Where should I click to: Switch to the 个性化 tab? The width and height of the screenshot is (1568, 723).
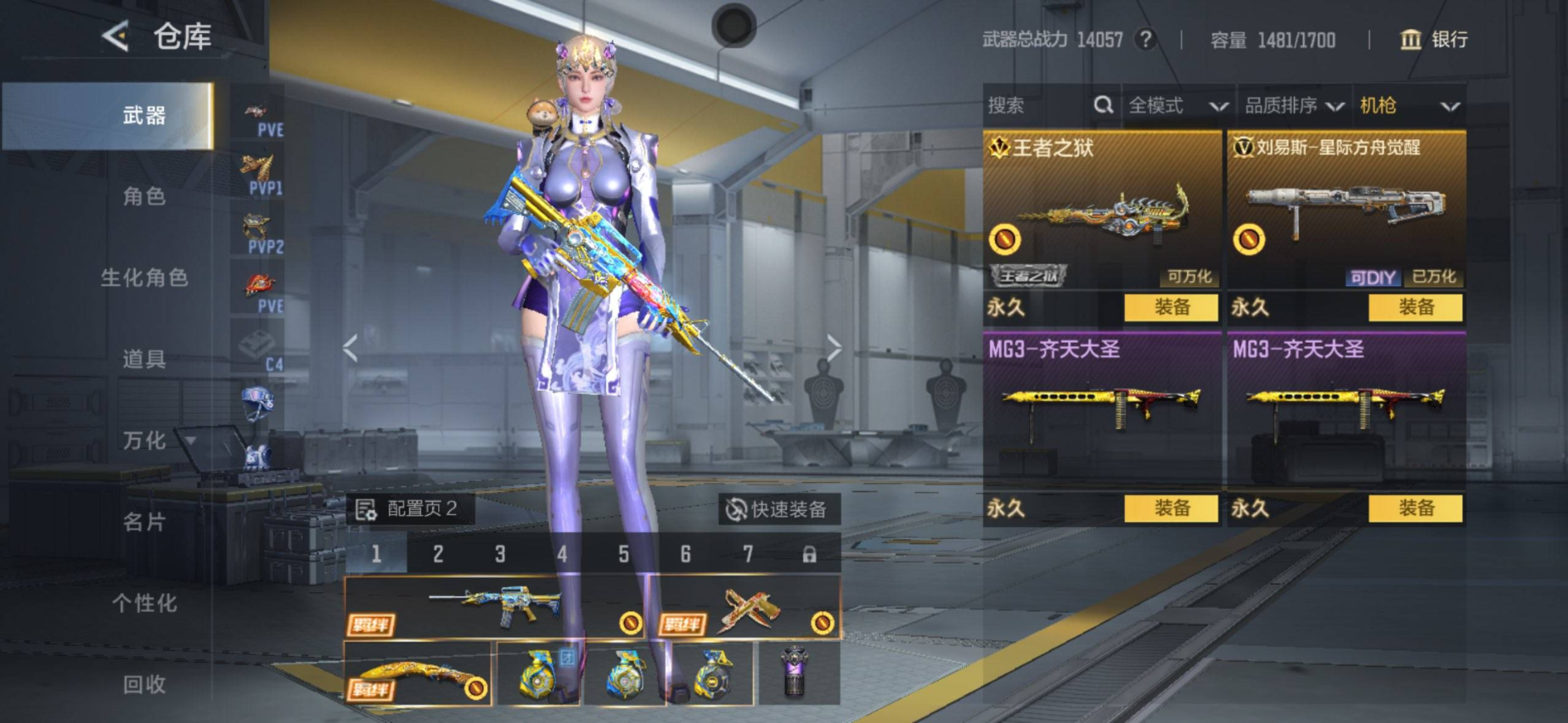143,603
